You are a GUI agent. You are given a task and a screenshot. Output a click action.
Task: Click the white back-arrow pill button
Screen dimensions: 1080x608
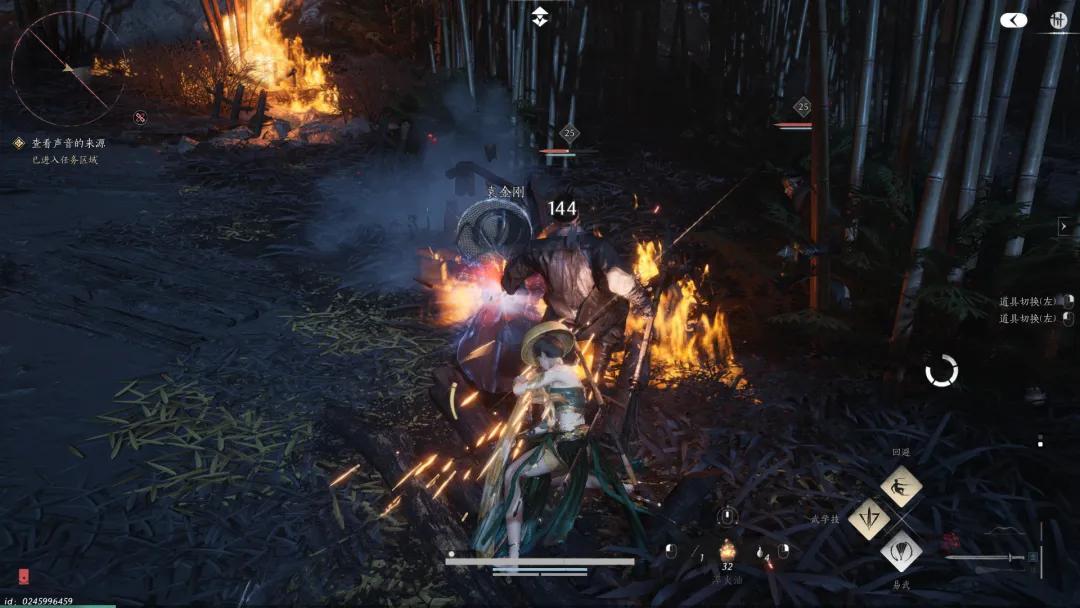[x=1013, y=20]
